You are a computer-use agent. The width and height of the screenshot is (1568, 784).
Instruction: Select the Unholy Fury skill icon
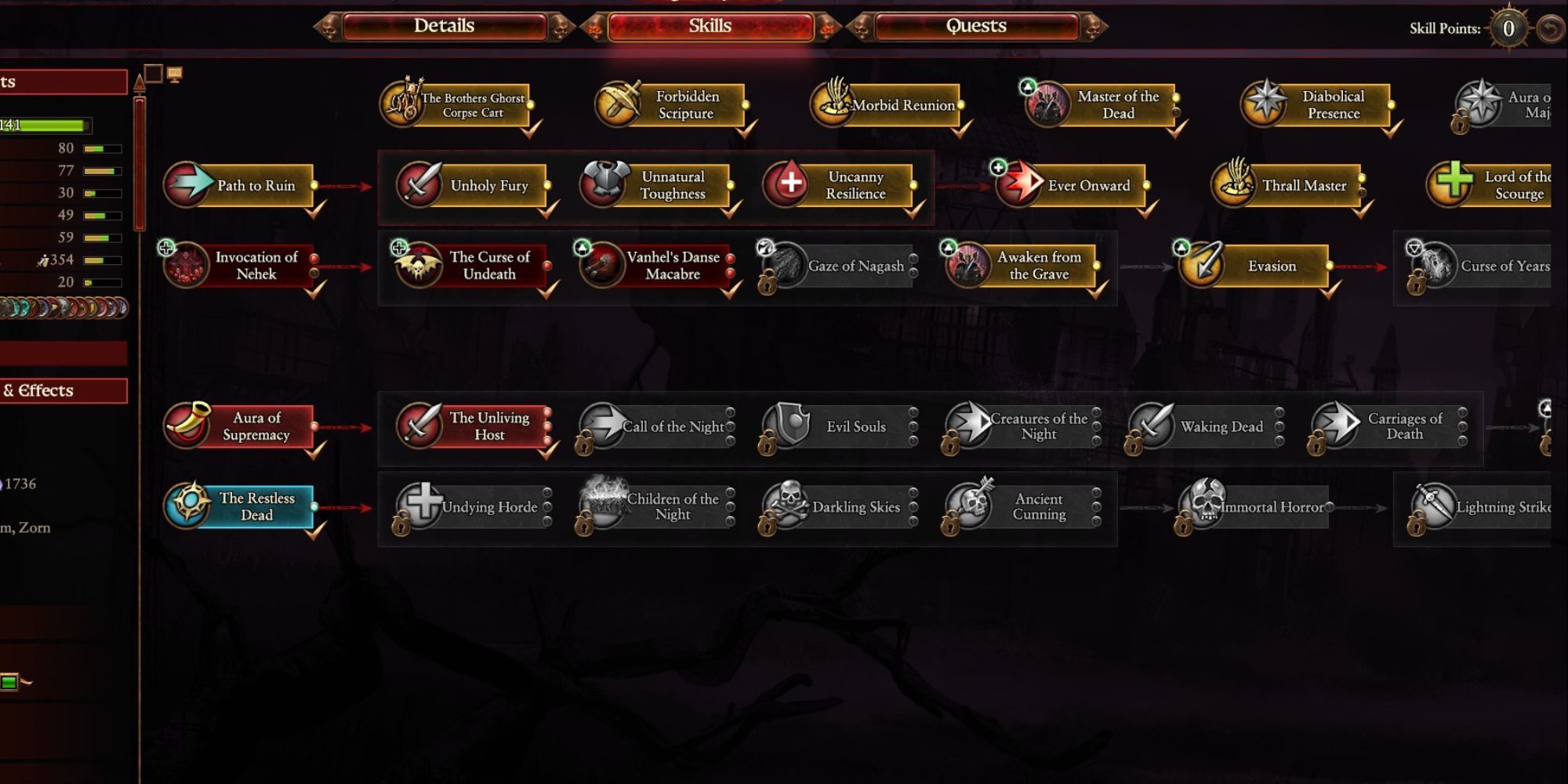pyautogui.click(x=419, y=185)
